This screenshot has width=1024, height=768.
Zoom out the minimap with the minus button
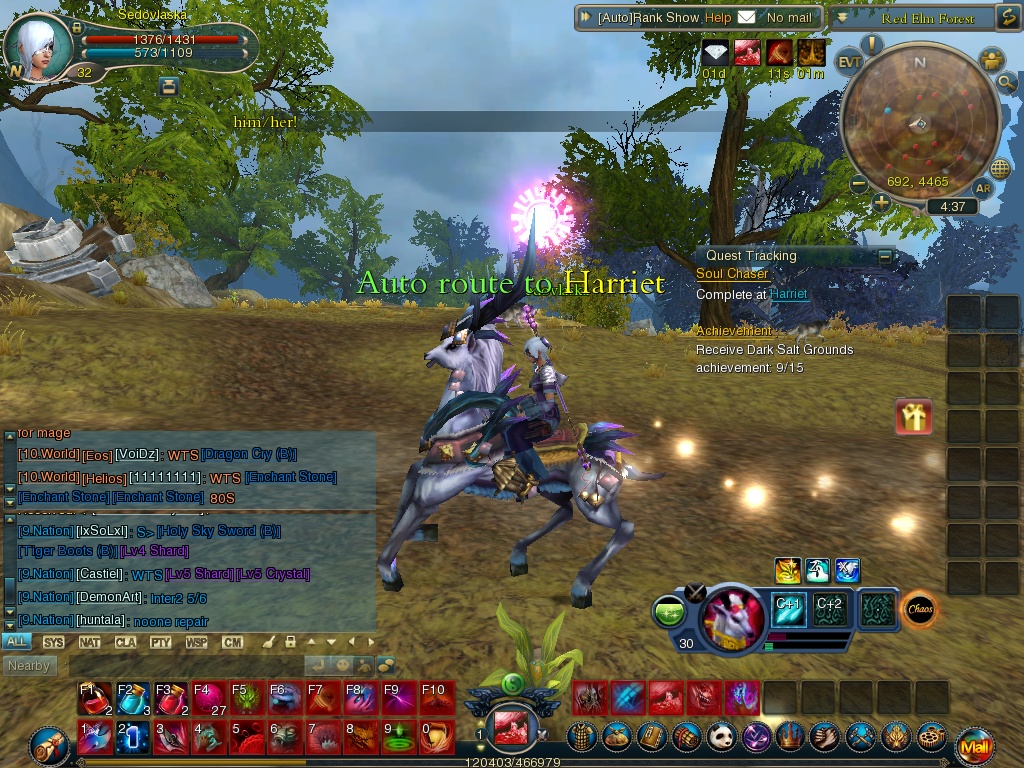coord(858,184)
